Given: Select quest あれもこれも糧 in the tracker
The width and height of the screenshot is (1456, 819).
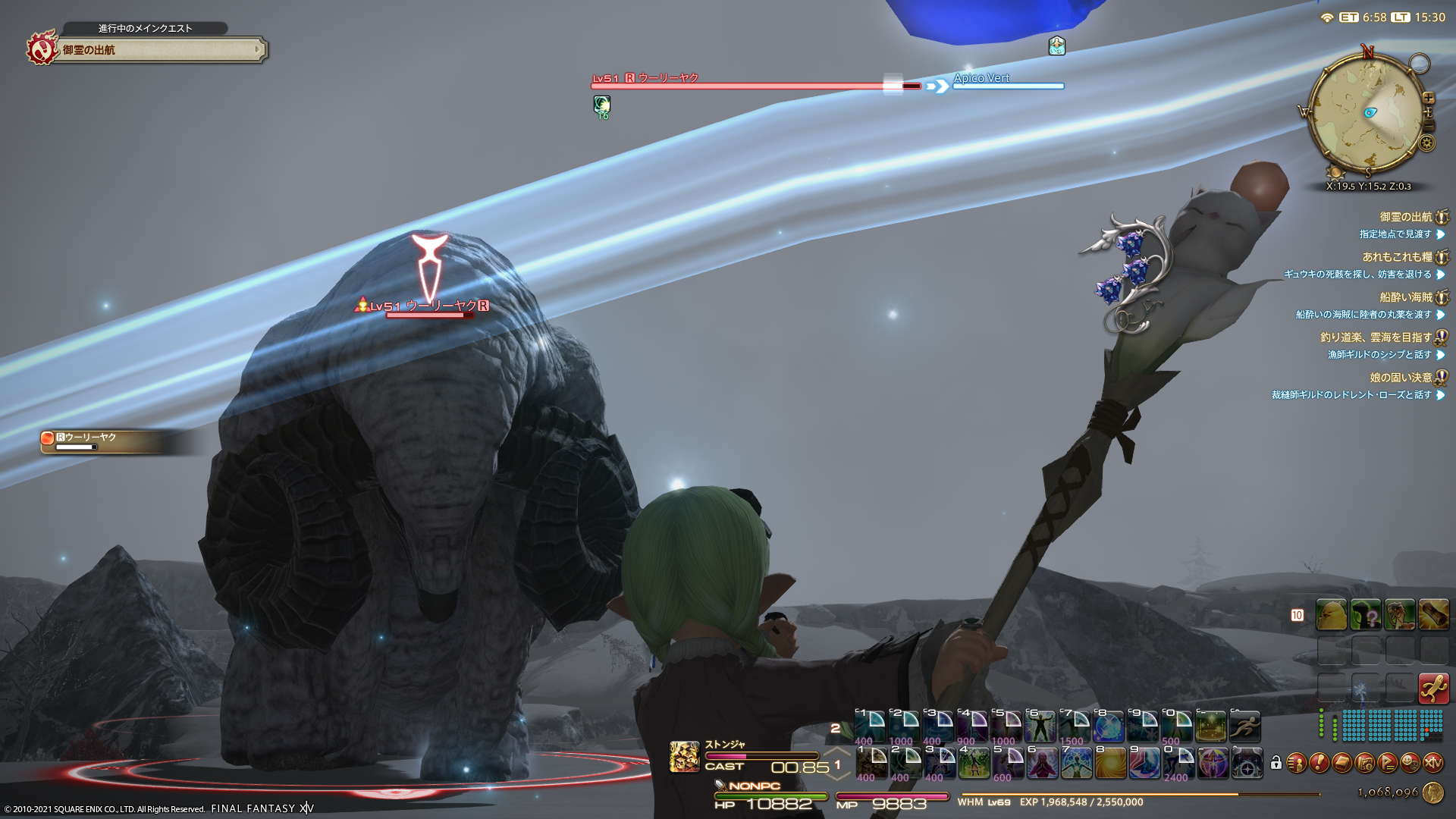Looking at the screenshot, I should pos(1397,257).
